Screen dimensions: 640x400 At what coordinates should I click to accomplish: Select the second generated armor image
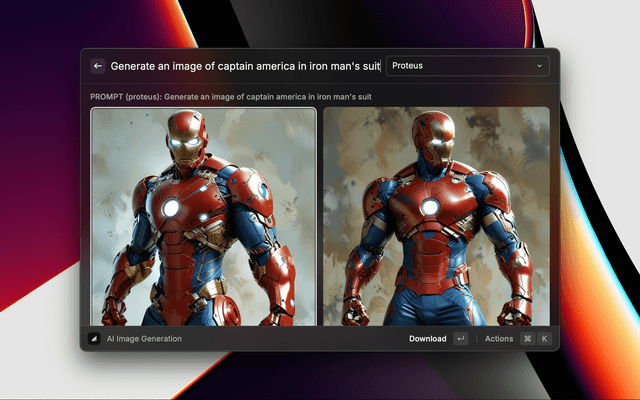tap(436, 216)
